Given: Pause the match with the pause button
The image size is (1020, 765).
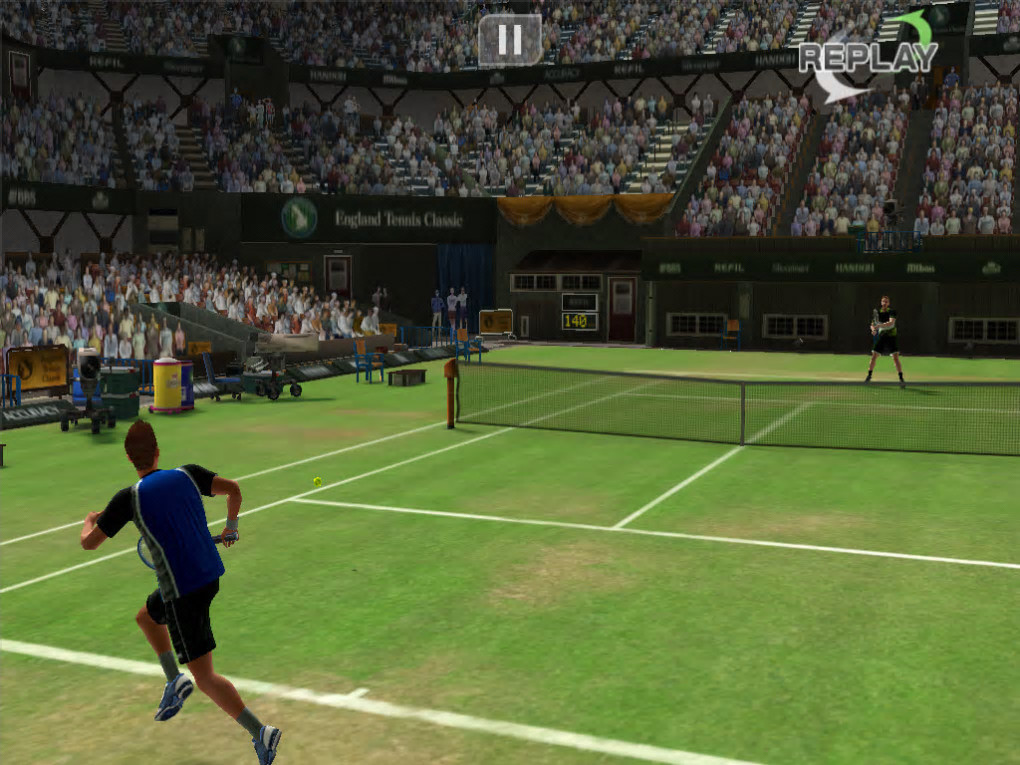Looking at the screenshot, I should (x=510, y=40).
